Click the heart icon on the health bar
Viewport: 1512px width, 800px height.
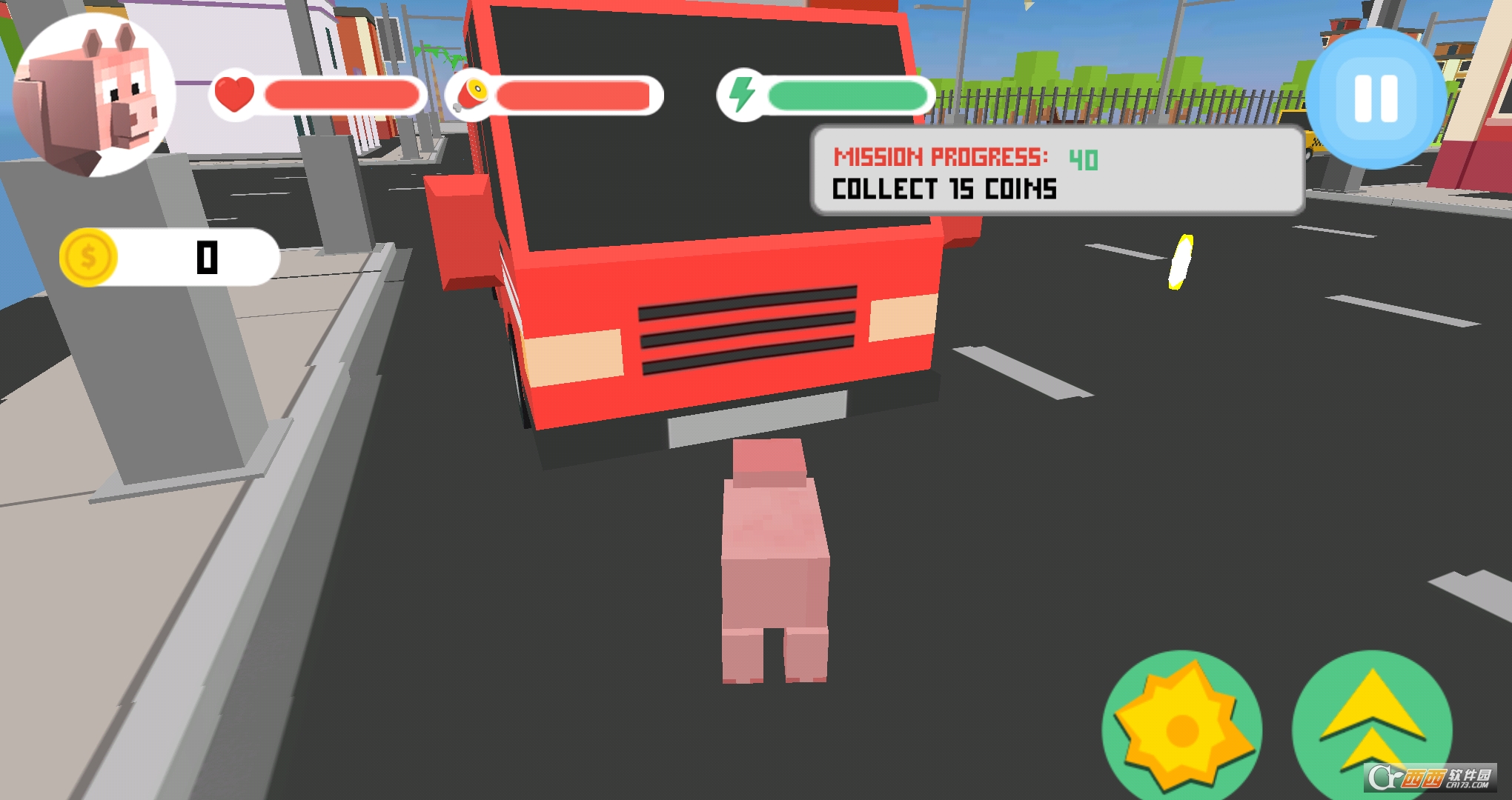[x=233, y=95]
